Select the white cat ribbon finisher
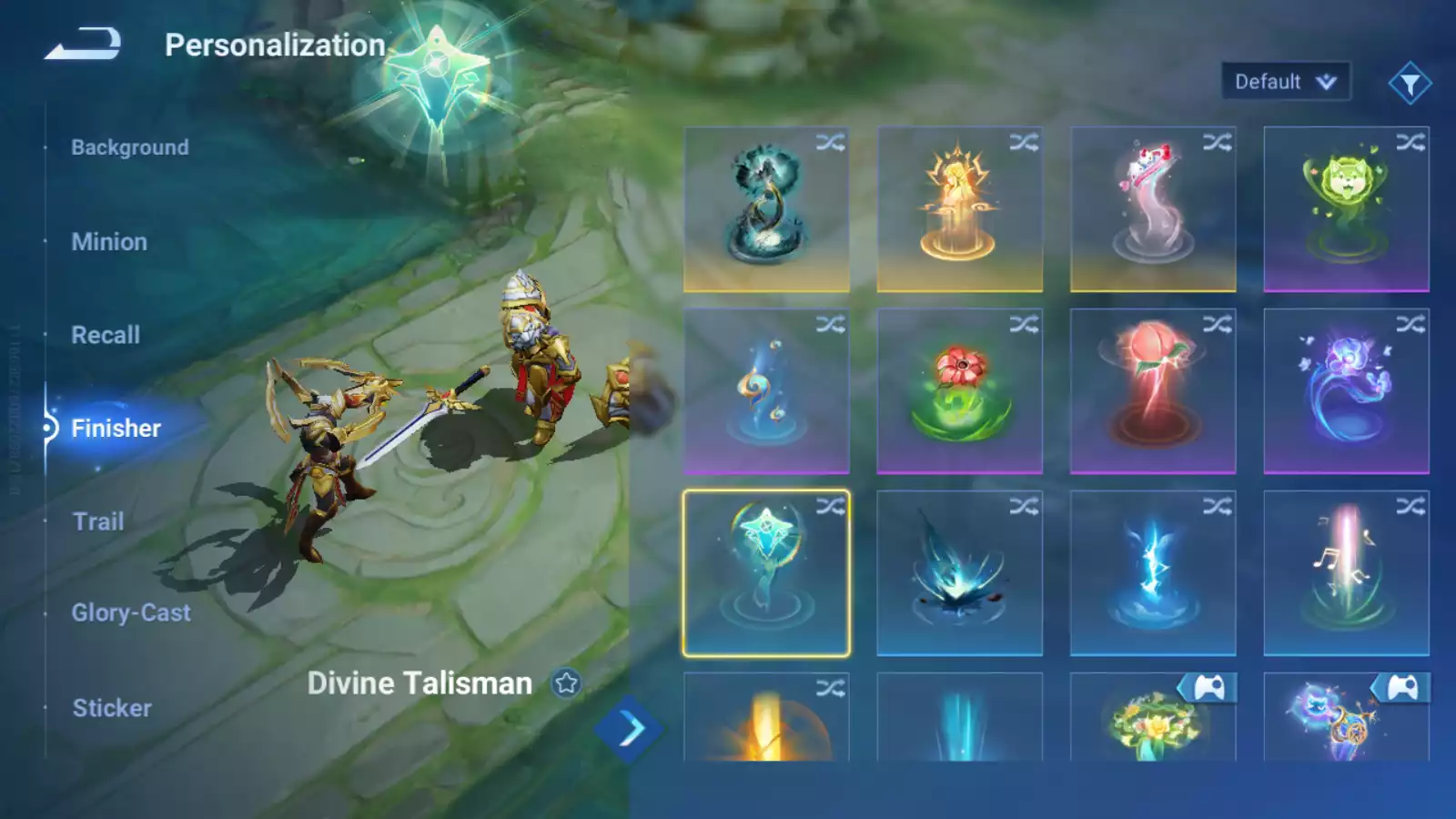Image resolution: width=1456 pixels, height=819 pixels. (1152, 209)
